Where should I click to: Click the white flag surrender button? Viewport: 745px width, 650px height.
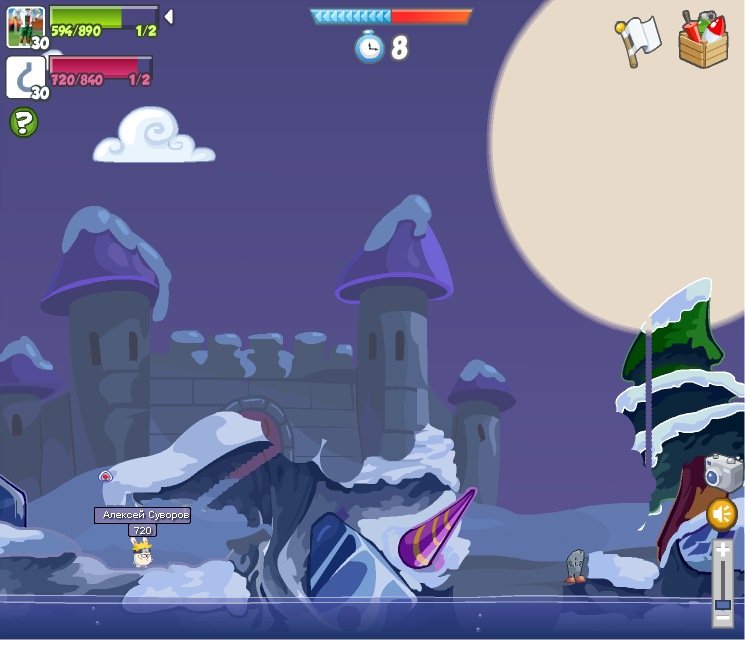(639, 40)
